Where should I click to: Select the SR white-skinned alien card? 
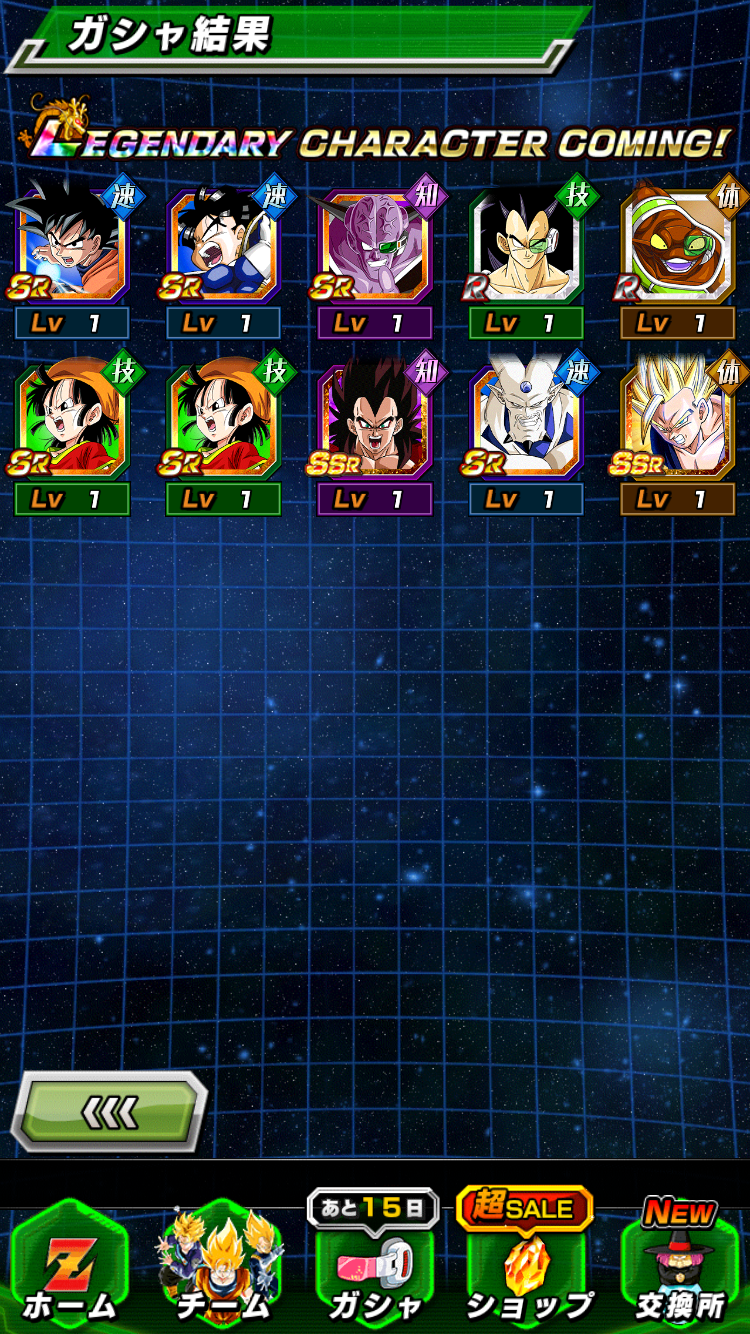click(x=526, y=422)
